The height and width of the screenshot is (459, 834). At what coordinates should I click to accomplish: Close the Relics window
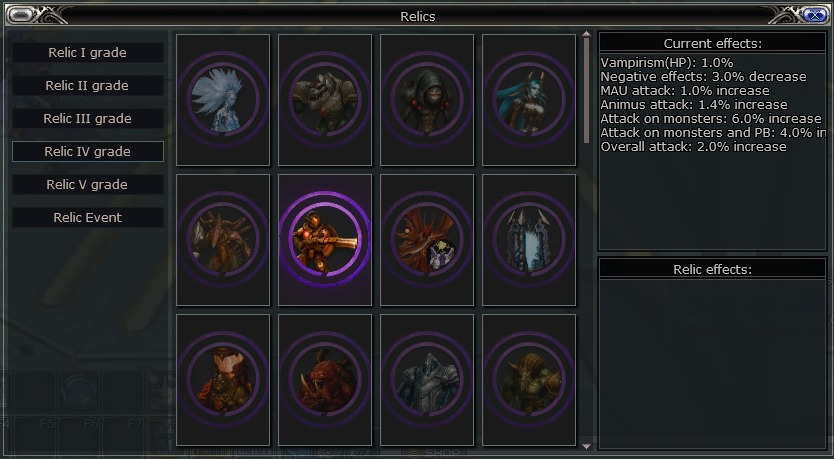(x=811, y=14)
